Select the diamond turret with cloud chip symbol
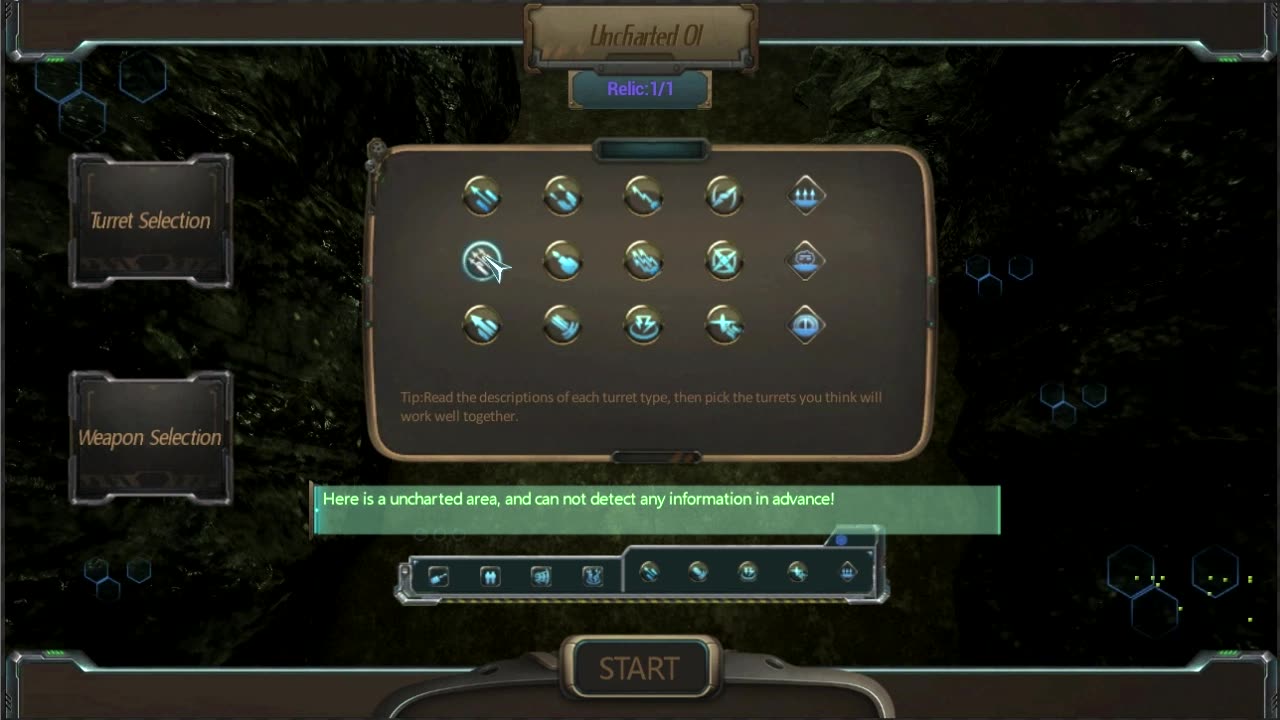1280x720 pixels. (806, 261)
